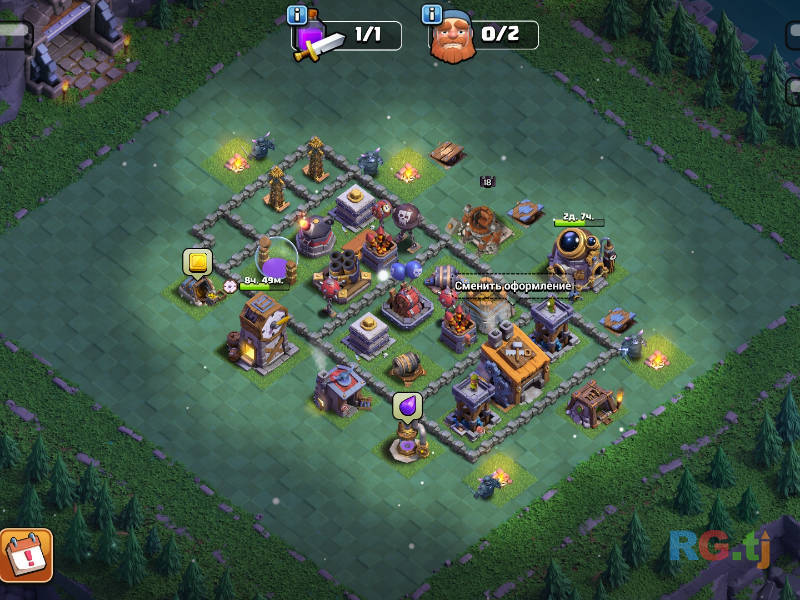The width and height of the screenshot is (800, 600).
Task: Collect gold from the gold bubble
Action: 197,263
